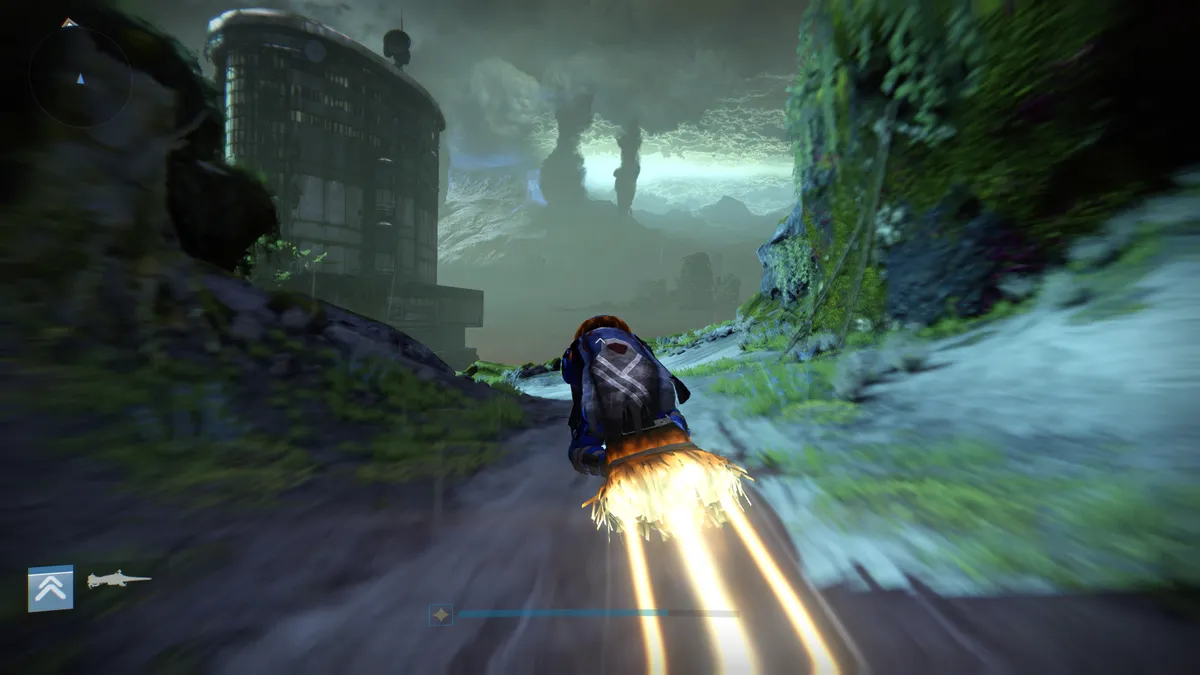Click the diamond emblem beside the bottom bar

click(441, 615)
